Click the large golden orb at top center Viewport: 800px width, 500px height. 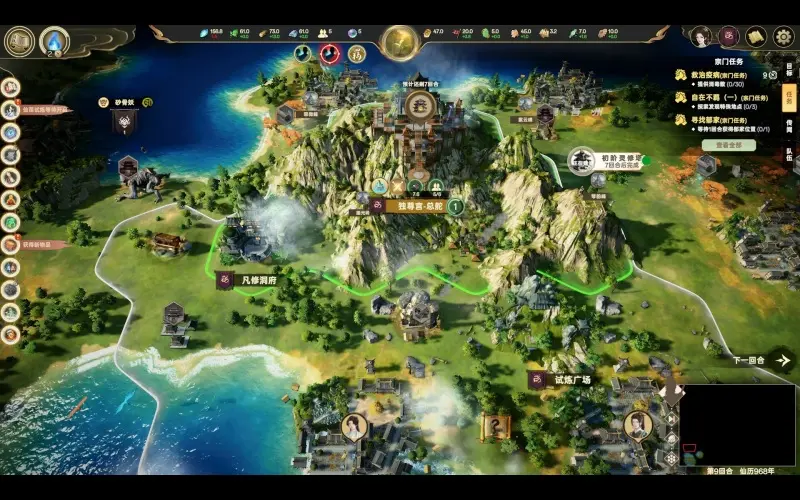399,43
